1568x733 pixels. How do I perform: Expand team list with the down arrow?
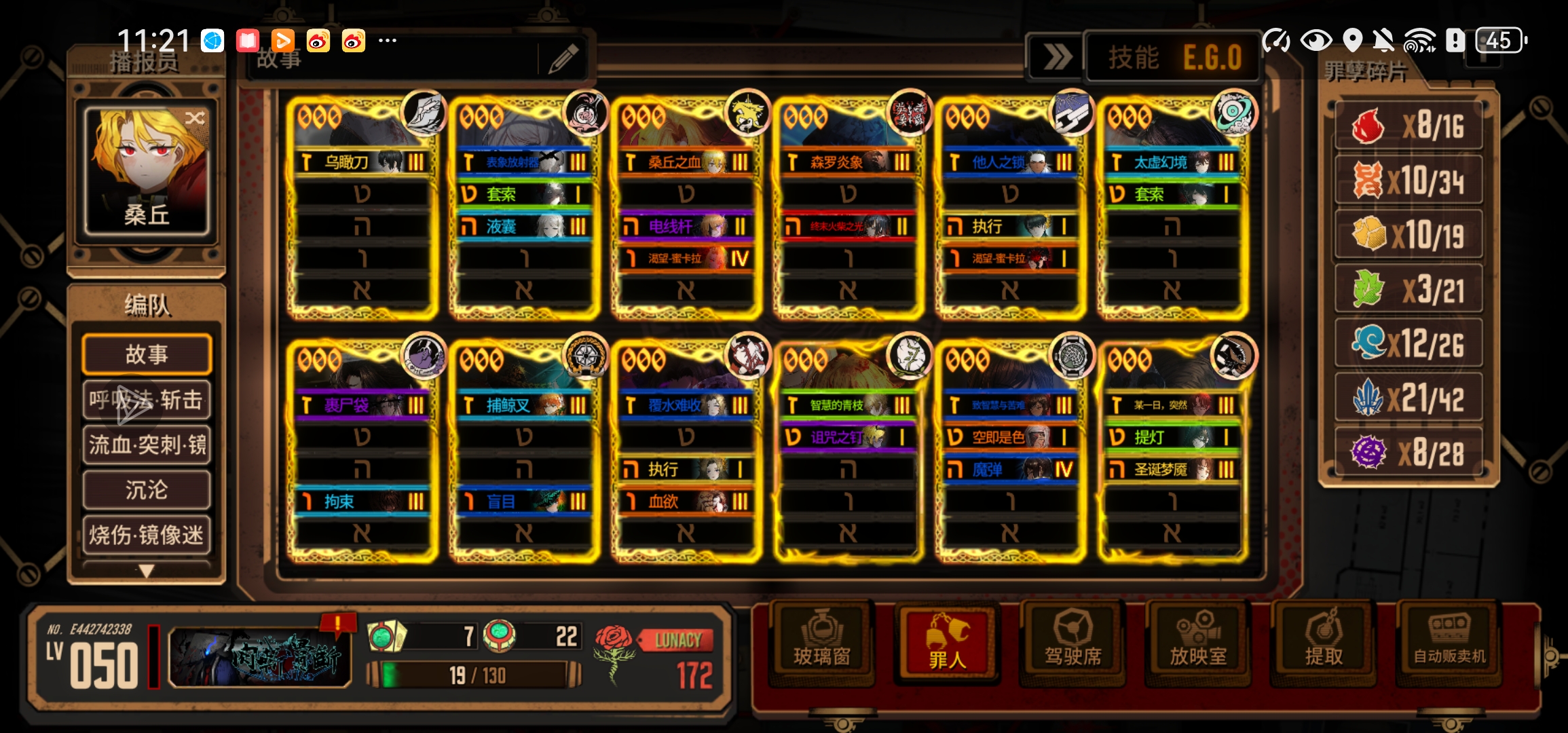(147, 571)
